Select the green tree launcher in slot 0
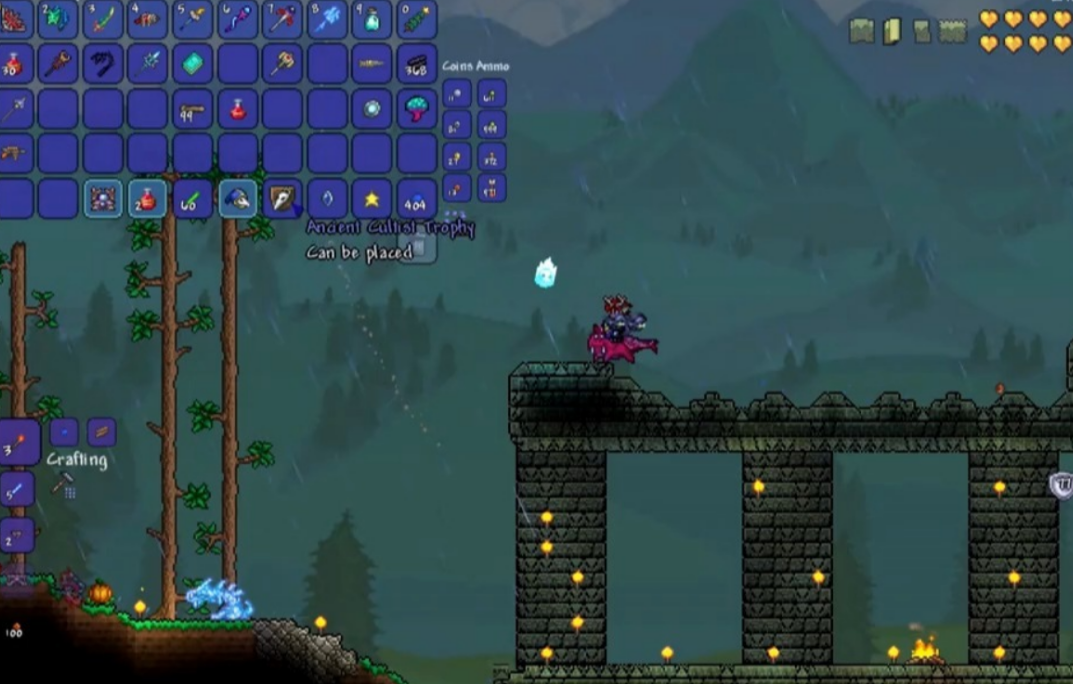 coord(417,19)
